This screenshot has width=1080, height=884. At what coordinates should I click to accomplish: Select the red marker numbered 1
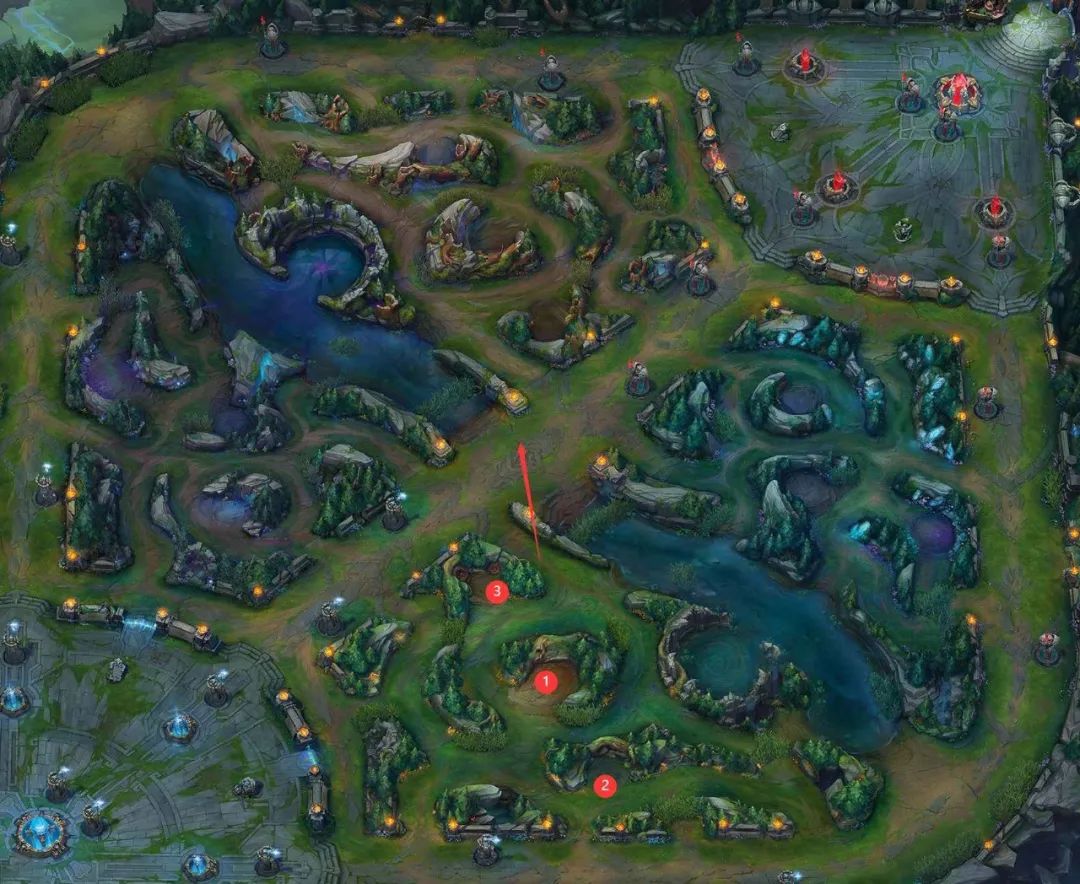[546, 683]
